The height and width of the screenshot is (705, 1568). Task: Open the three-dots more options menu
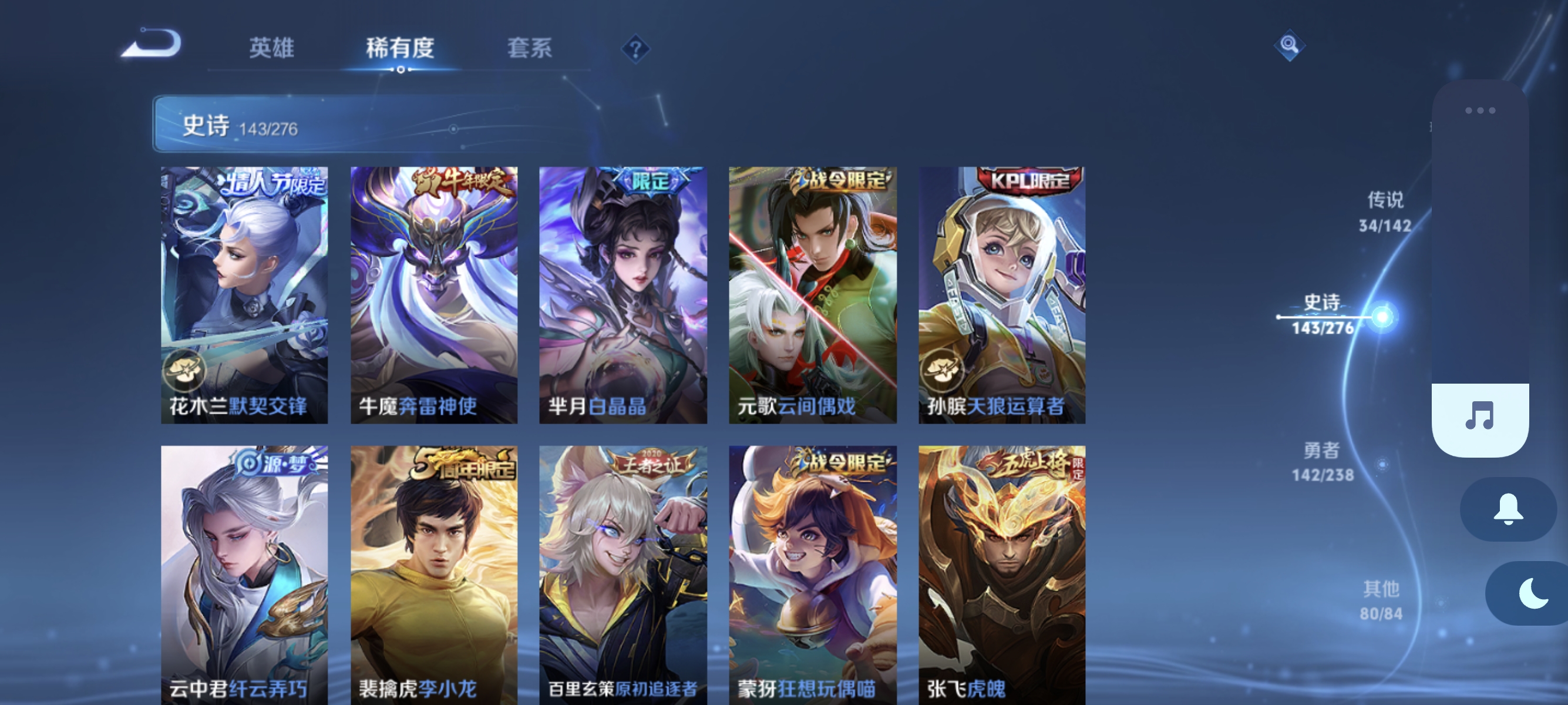click(x=1479, y=110)
